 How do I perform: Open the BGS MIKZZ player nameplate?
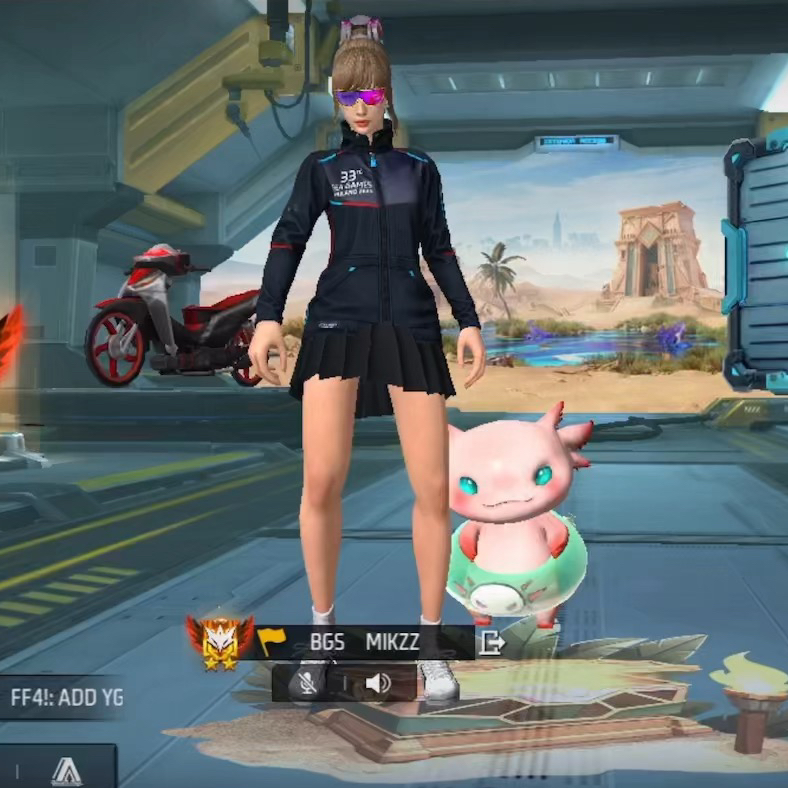coord(366,642)
